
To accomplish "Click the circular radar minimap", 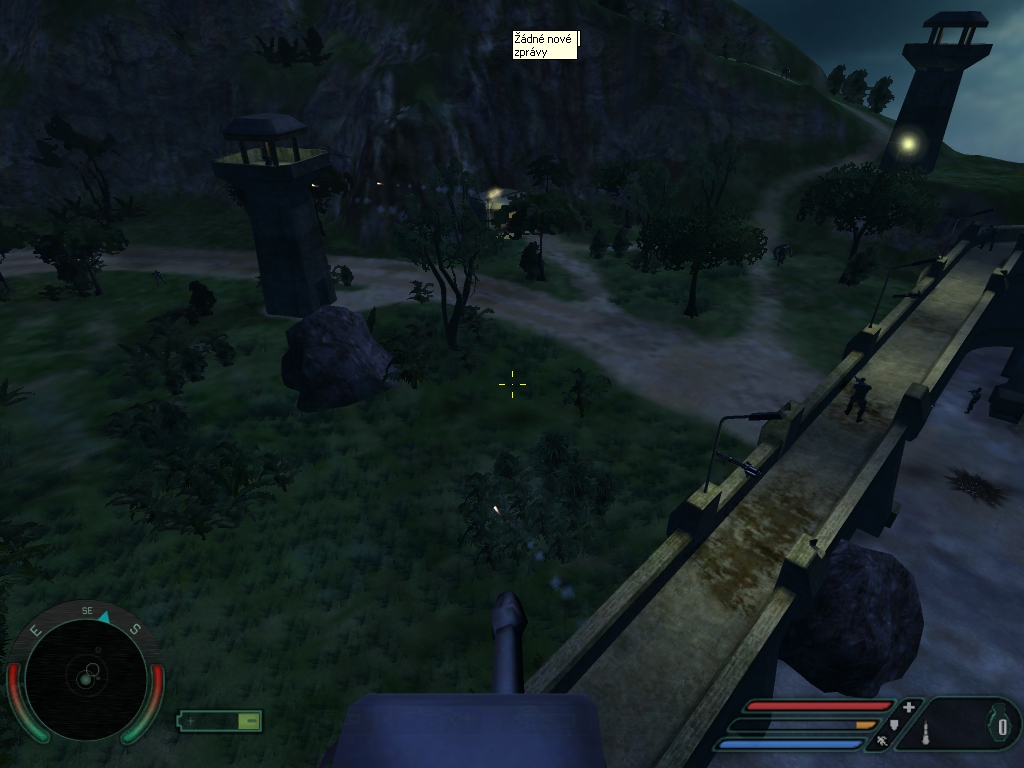I will [x=85, y=680].
